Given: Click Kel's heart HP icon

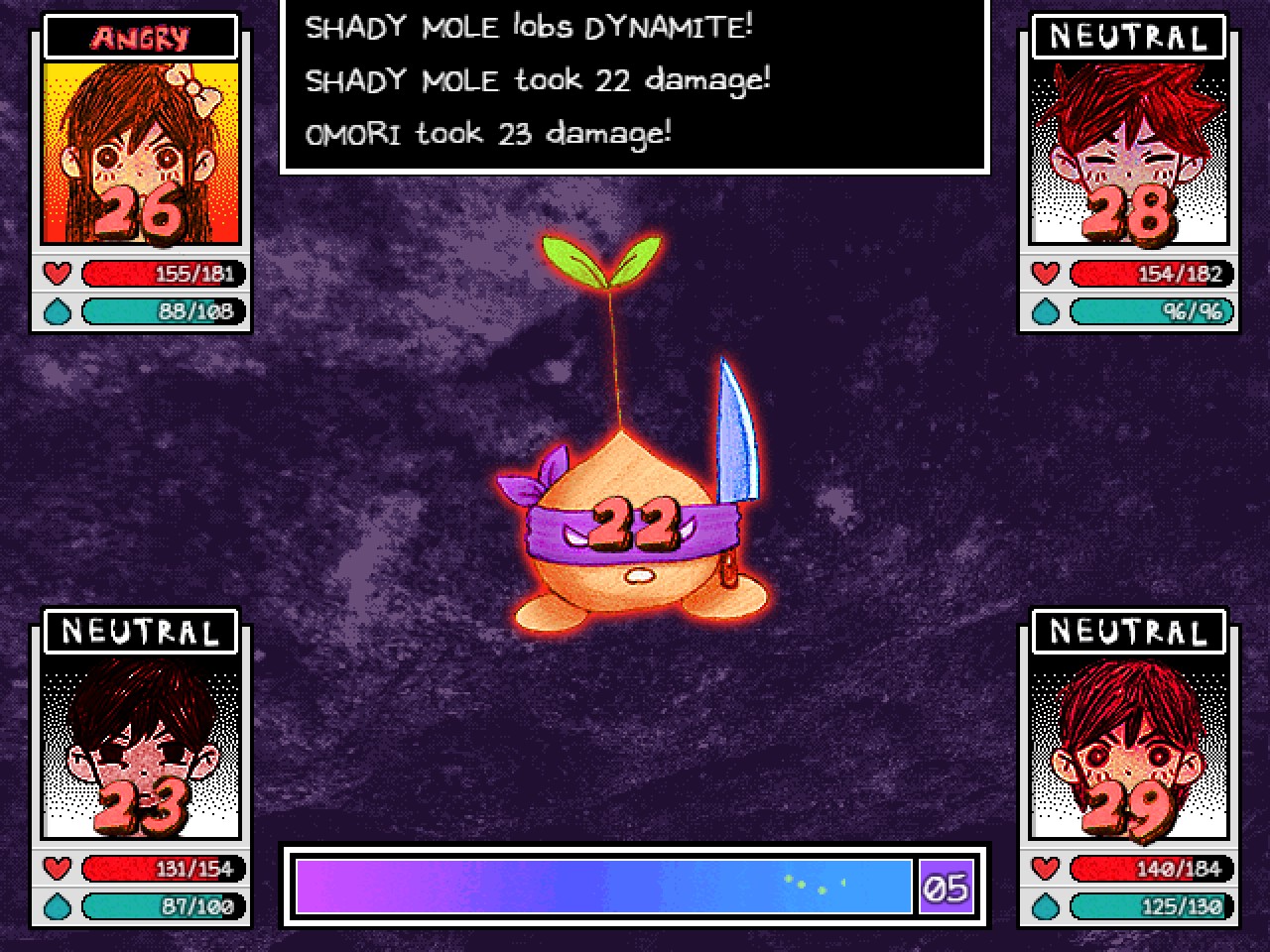Looking at the screenshot, I should [1044, 274].
